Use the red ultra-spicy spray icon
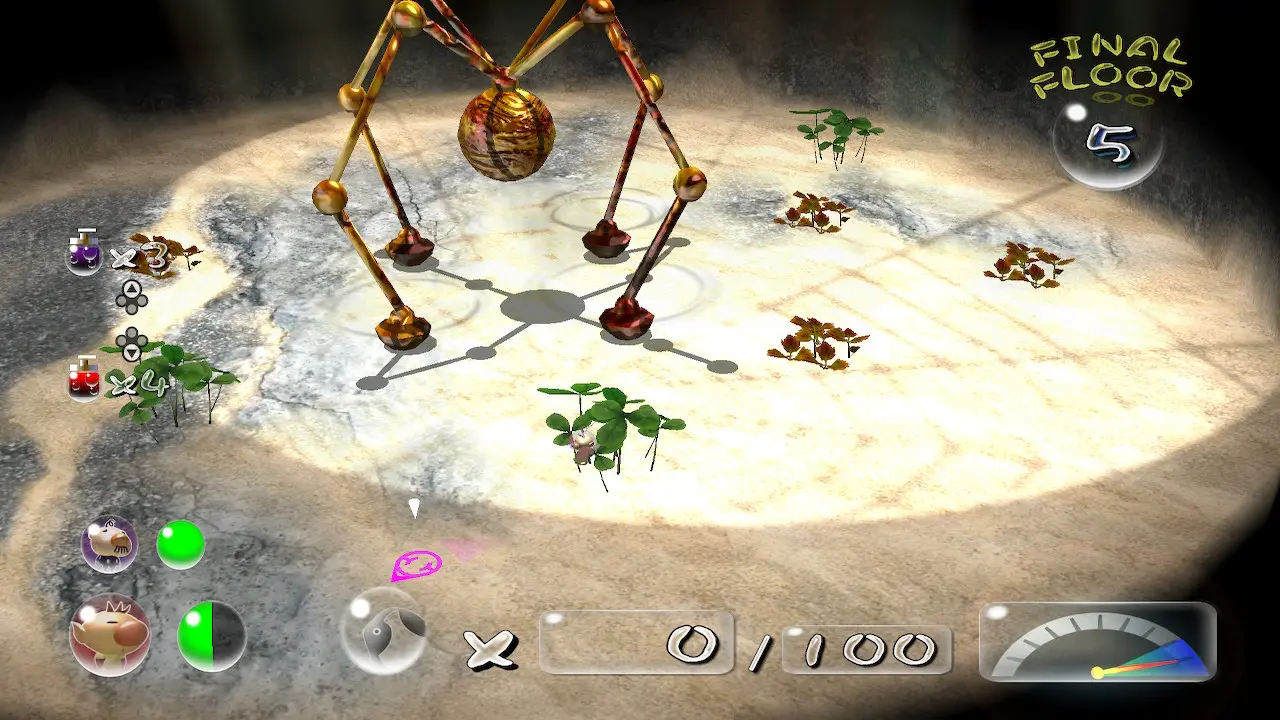This screenshot has width=1280, height=720. click(84, 380)
